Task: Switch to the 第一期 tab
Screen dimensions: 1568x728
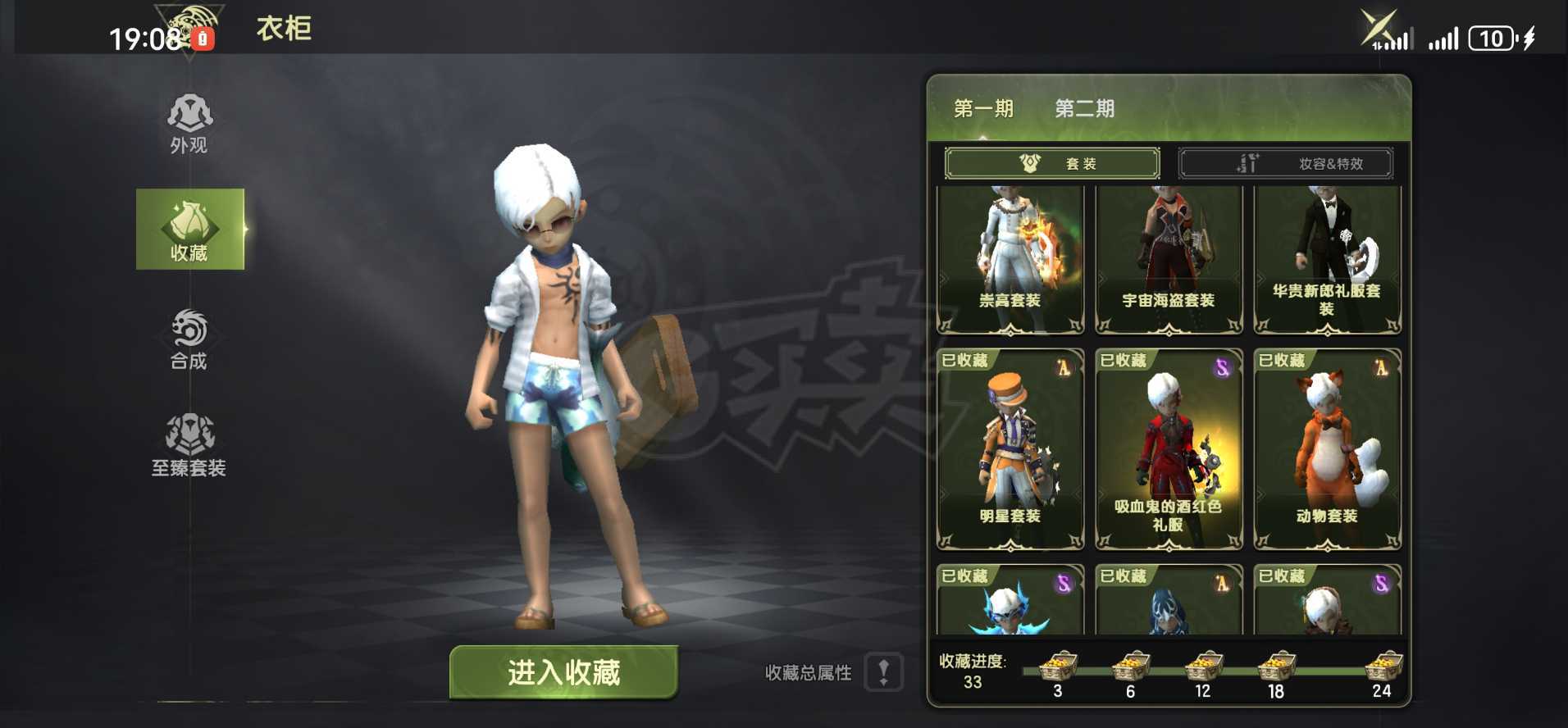Action: click(983, 108)
